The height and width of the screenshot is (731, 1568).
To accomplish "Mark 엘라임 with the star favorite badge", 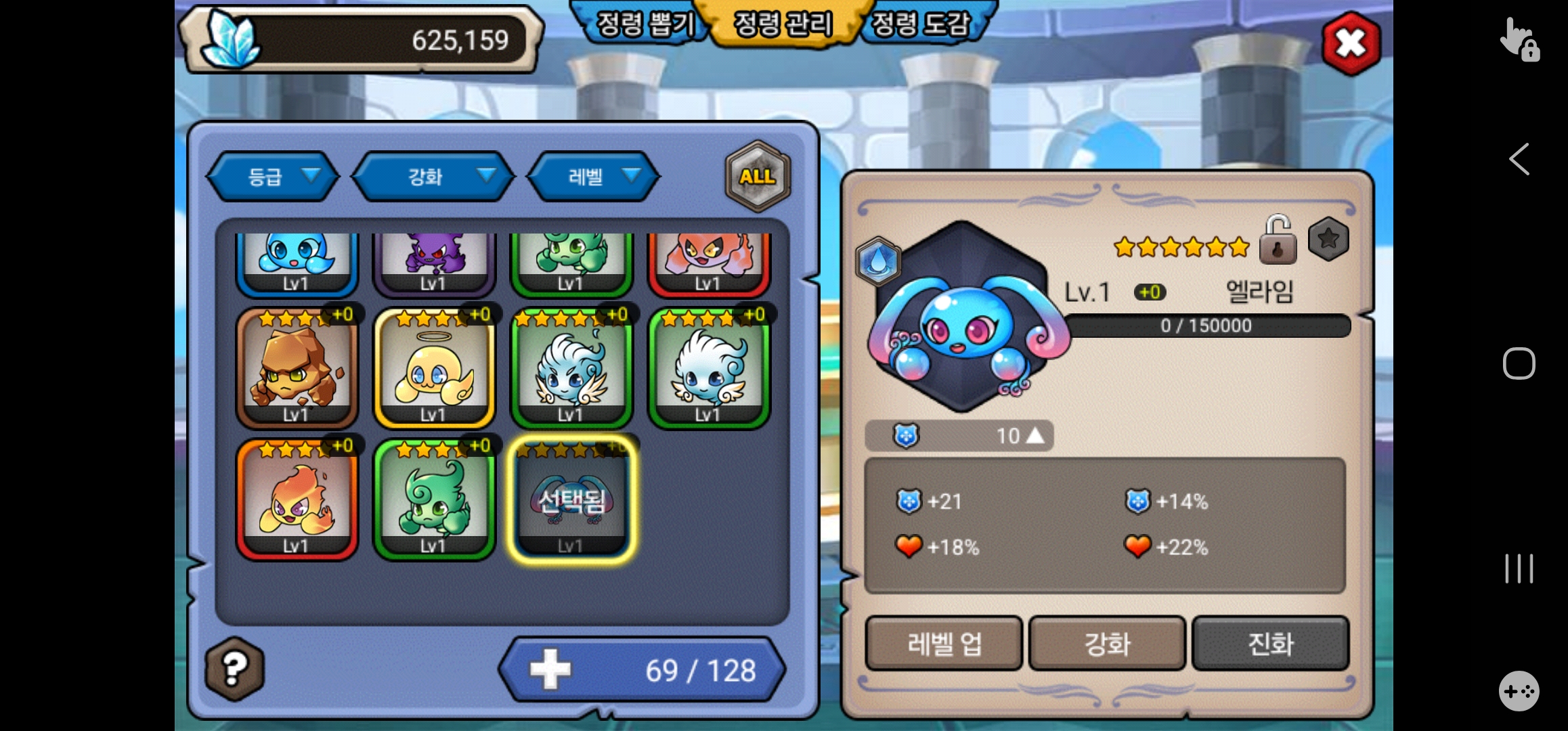I will click(x=1328, y=239).
